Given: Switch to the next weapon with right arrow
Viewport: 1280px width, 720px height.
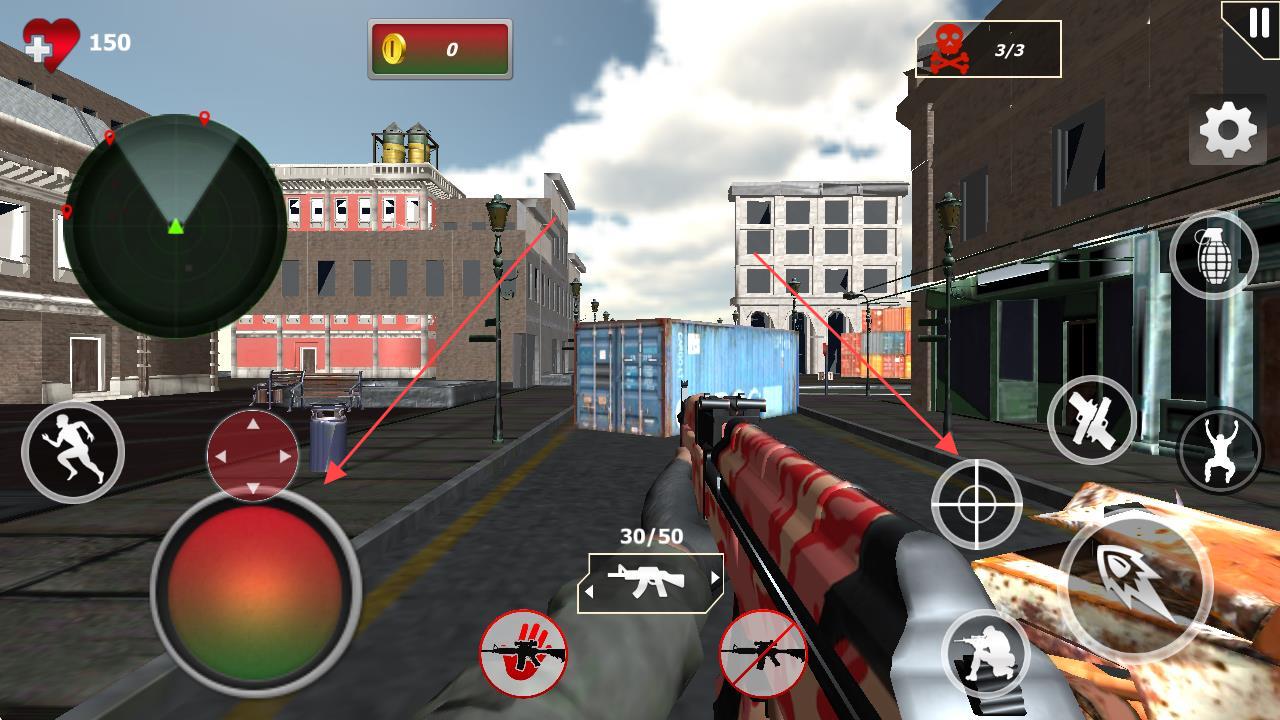Looking at the screenshot, I should click(715, 578).
